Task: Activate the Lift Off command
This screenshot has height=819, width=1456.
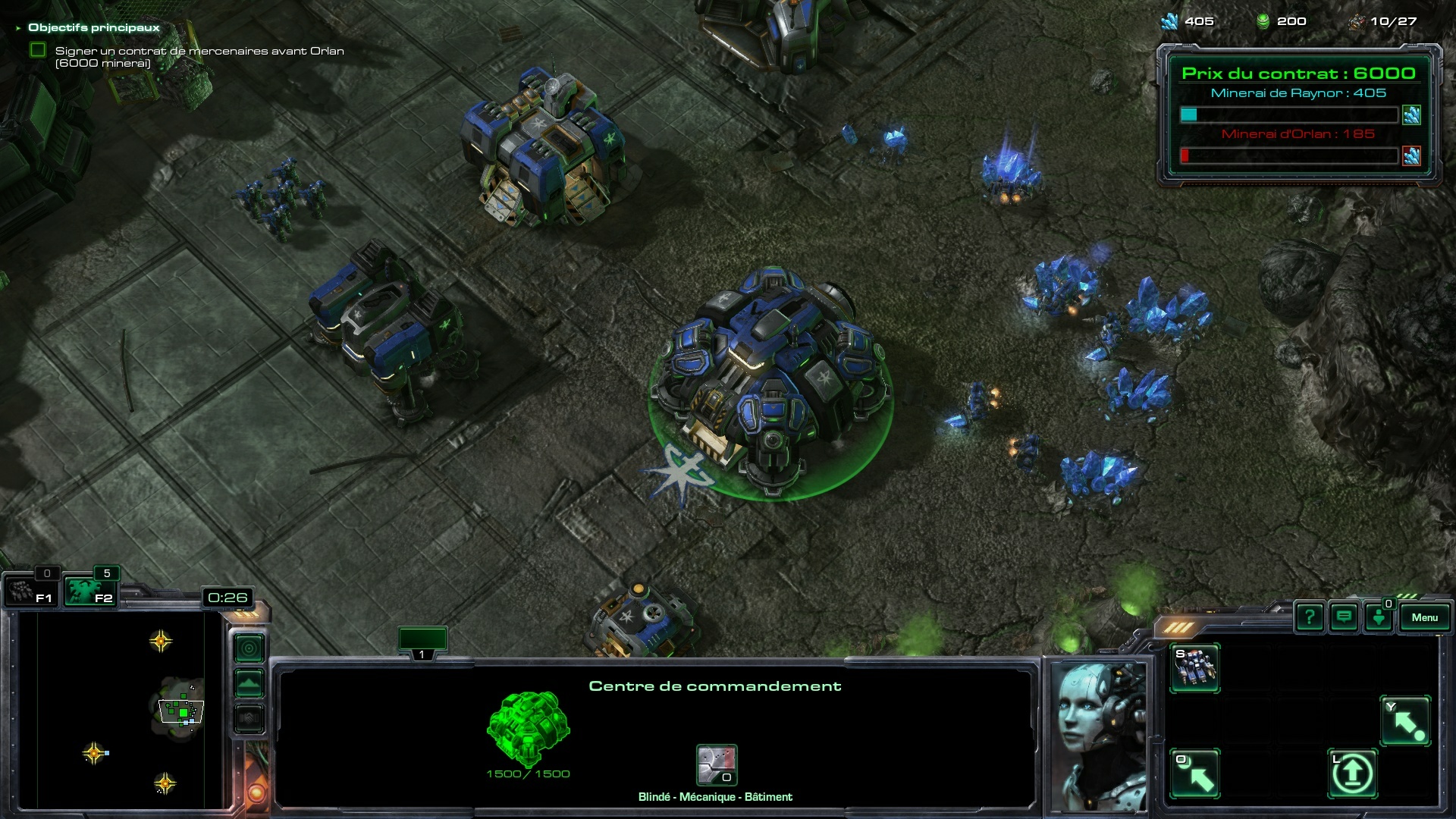Action: point(1353,773)
